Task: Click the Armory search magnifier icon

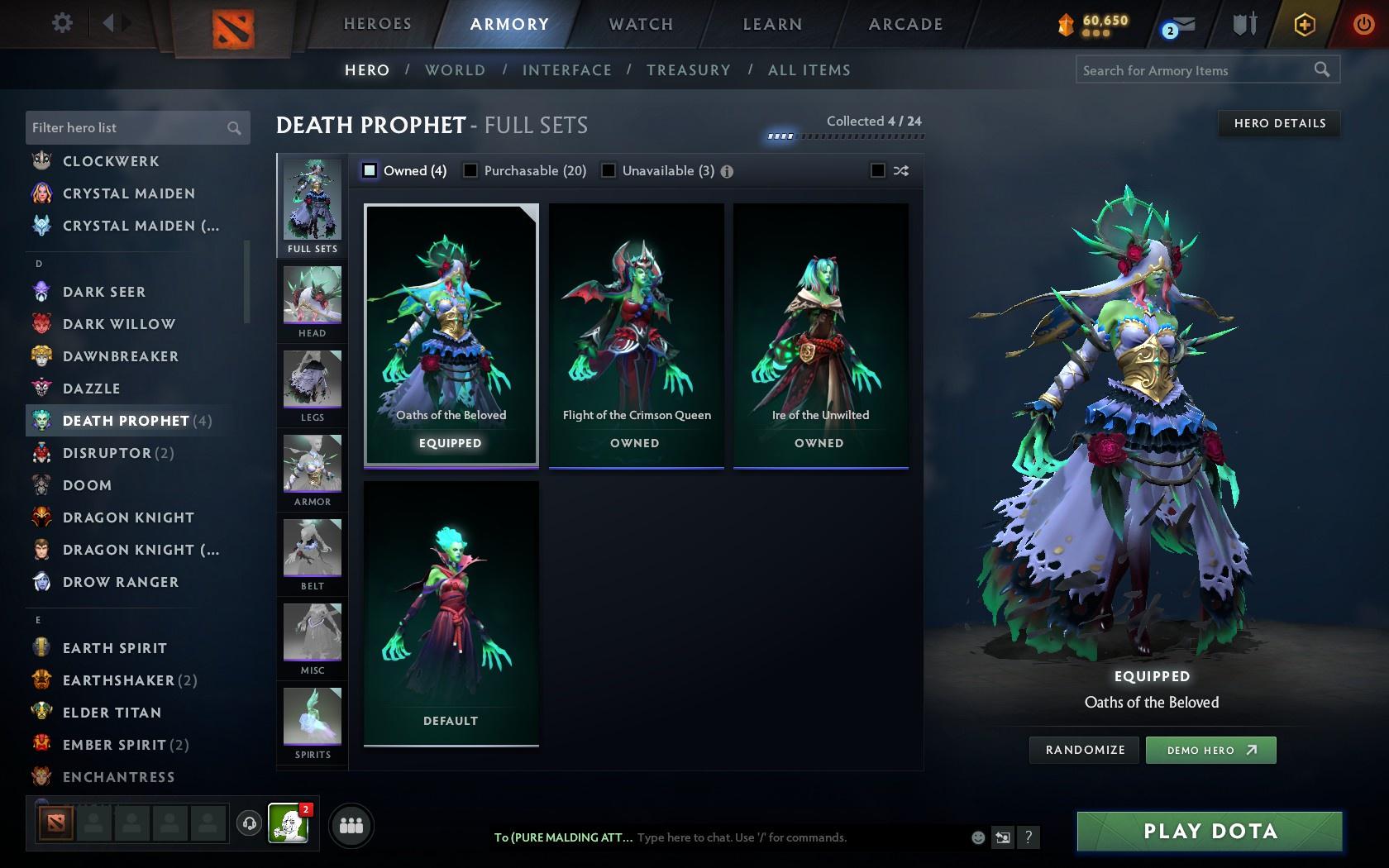Action: click(1320, 70)
